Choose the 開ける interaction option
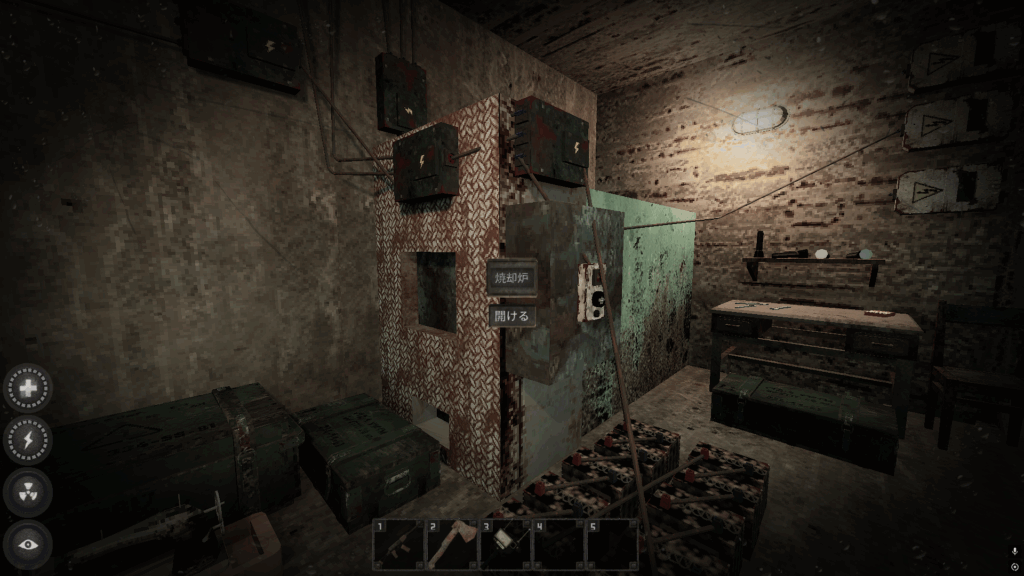The image size is (1024, 576). tap(512, 315)
